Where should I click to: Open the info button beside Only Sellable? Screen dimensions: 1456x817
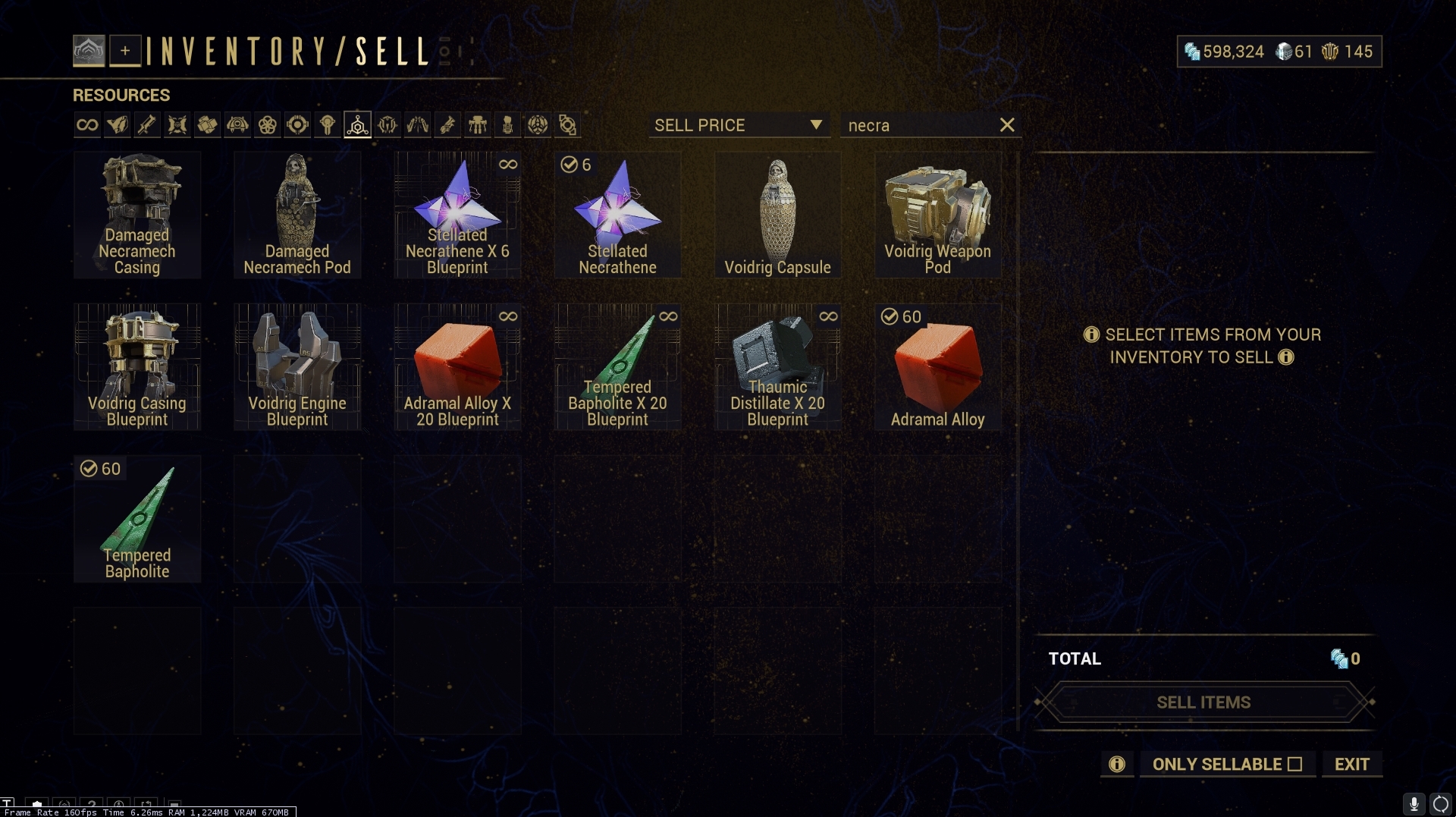(1116, 765)
